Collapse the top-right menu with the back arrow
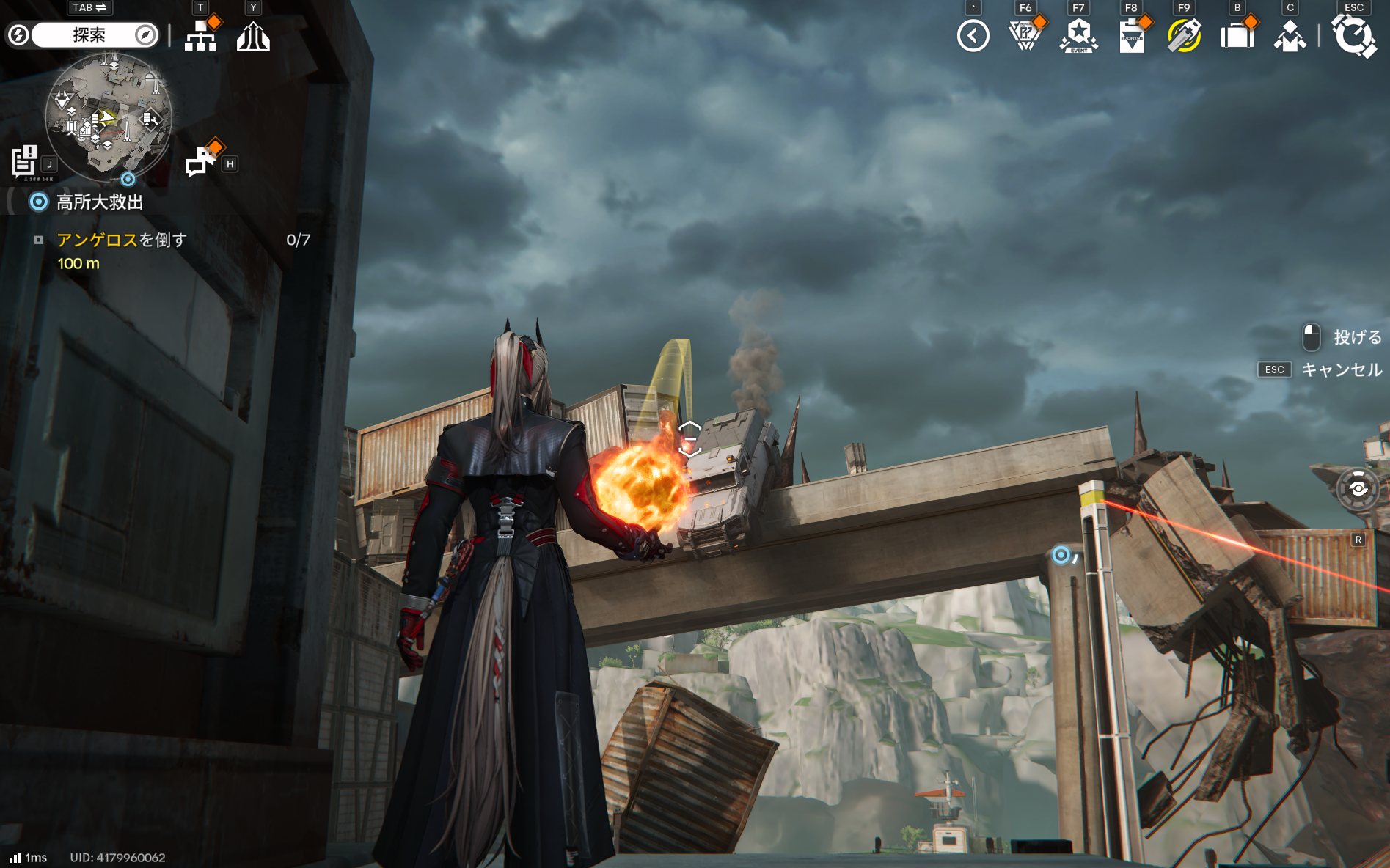The image size is (1390, 868). [973, 35]
